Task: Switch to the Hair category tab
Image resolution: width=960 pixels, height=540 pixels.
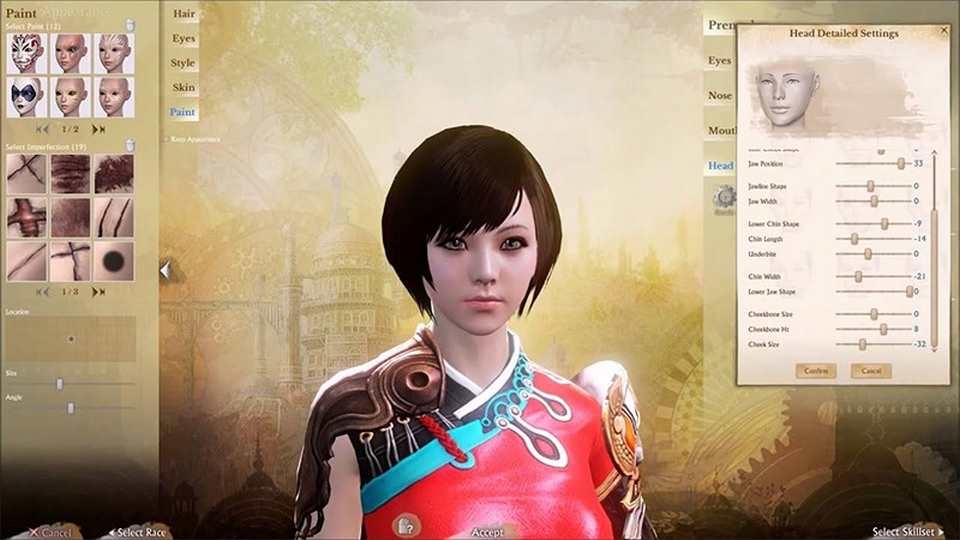Action: coord(183,15)
